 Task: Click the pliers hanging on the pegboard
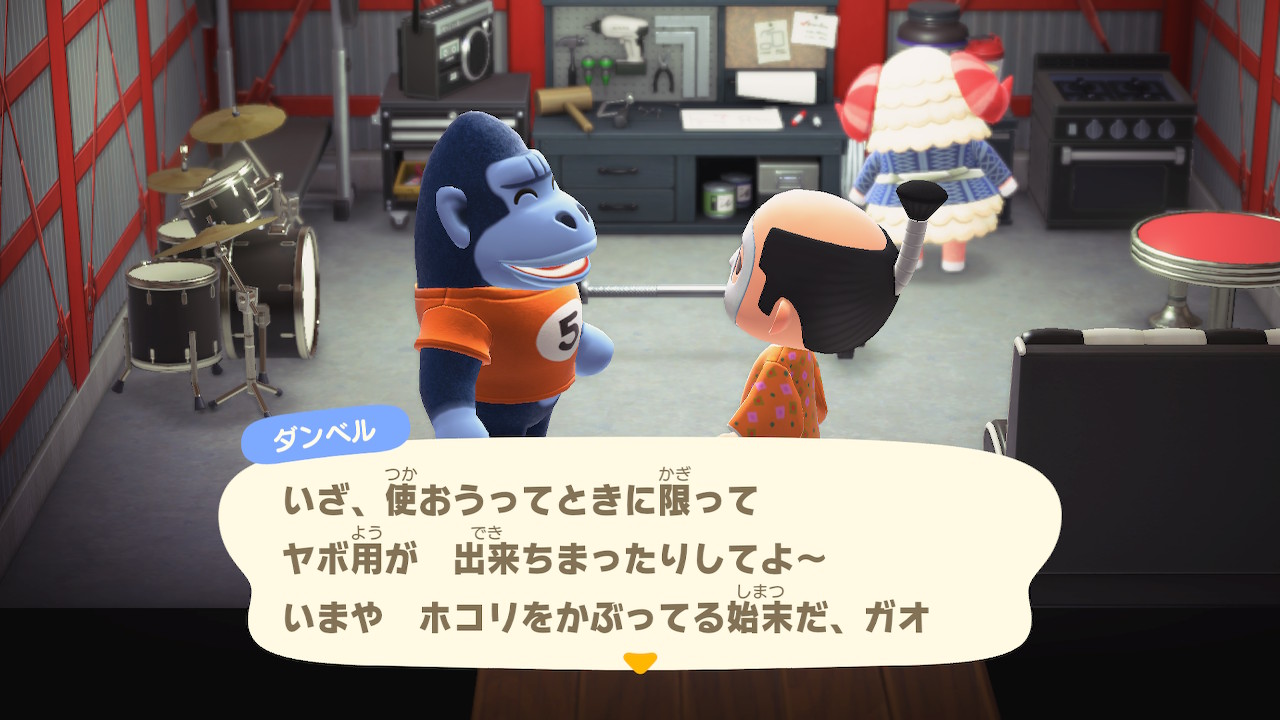click(663, 73)
